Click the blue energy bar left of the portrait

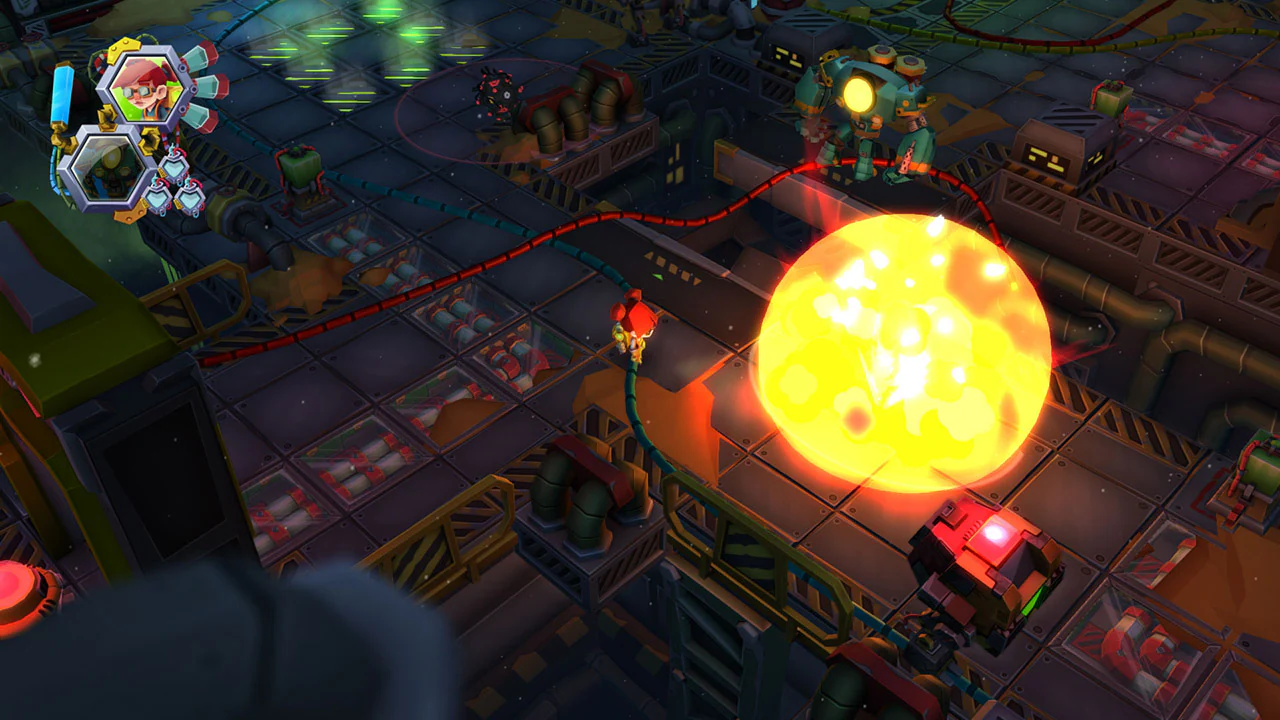pos(60,93)
